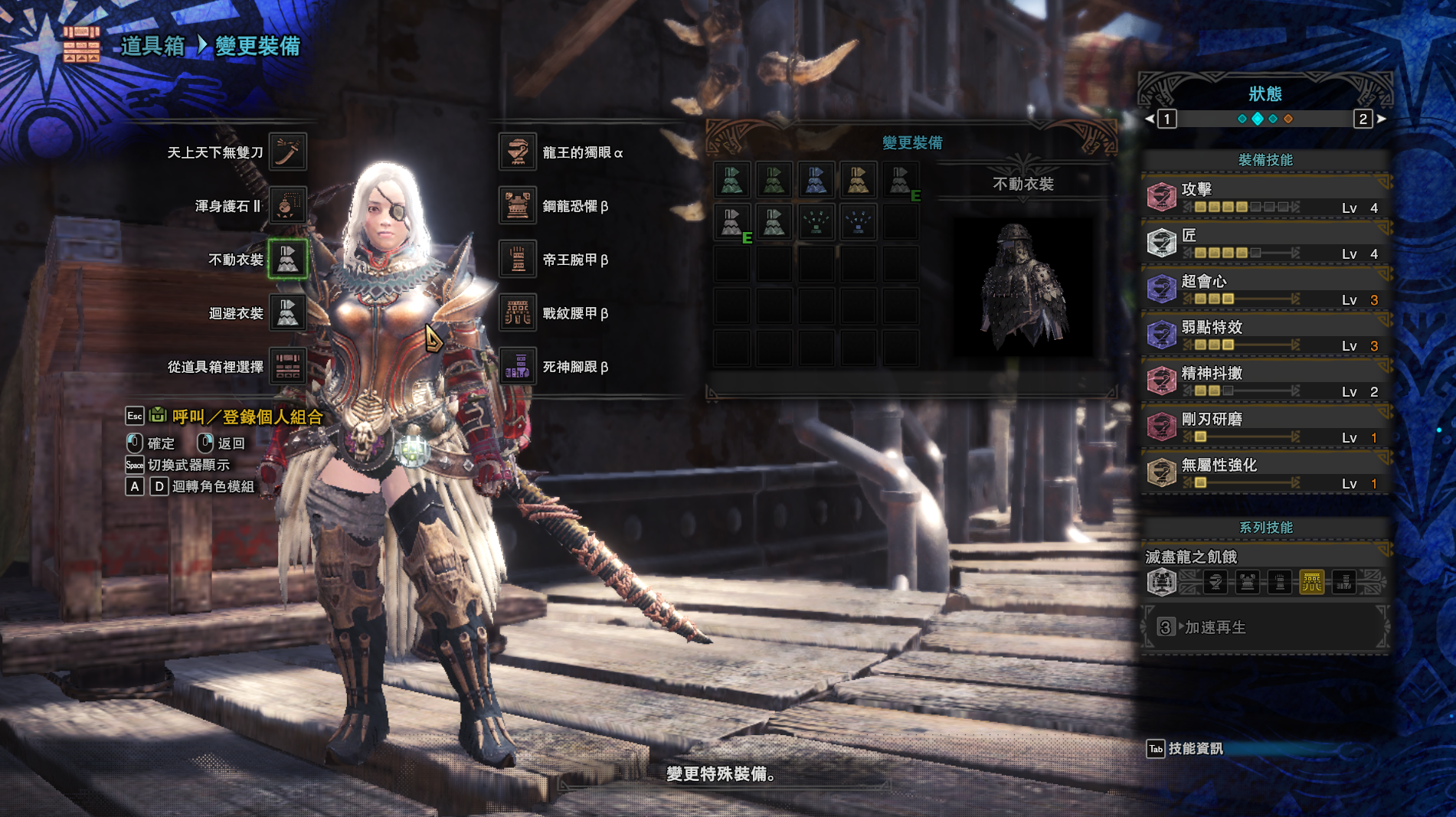The height and width of the screenshot is (817, 1456).
Task: Open the 死神腳跟β leg armor slot
Action: [518, 366]
